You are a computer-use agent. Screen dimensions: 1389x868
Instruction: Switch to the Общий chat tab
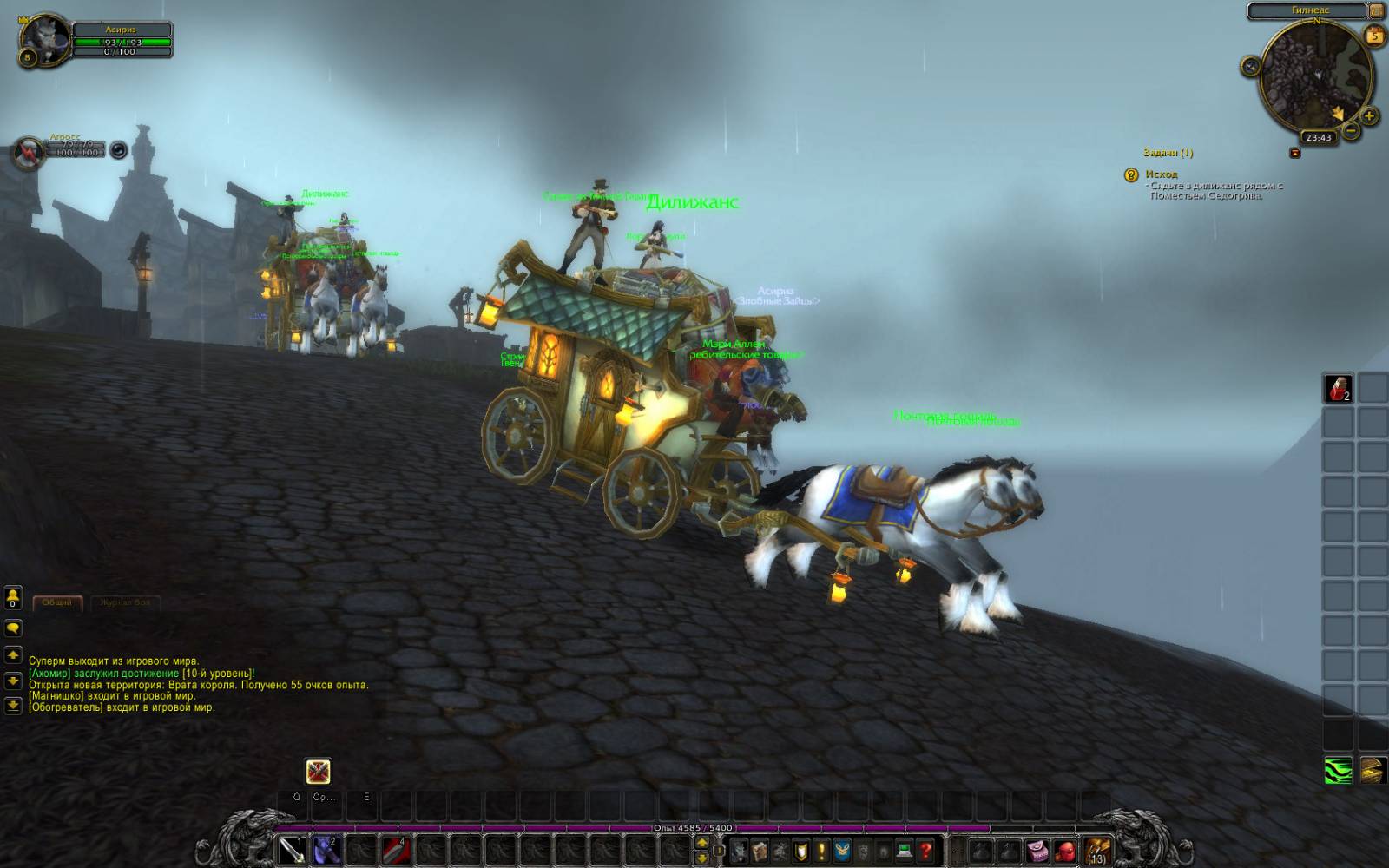tap(57, 602)
